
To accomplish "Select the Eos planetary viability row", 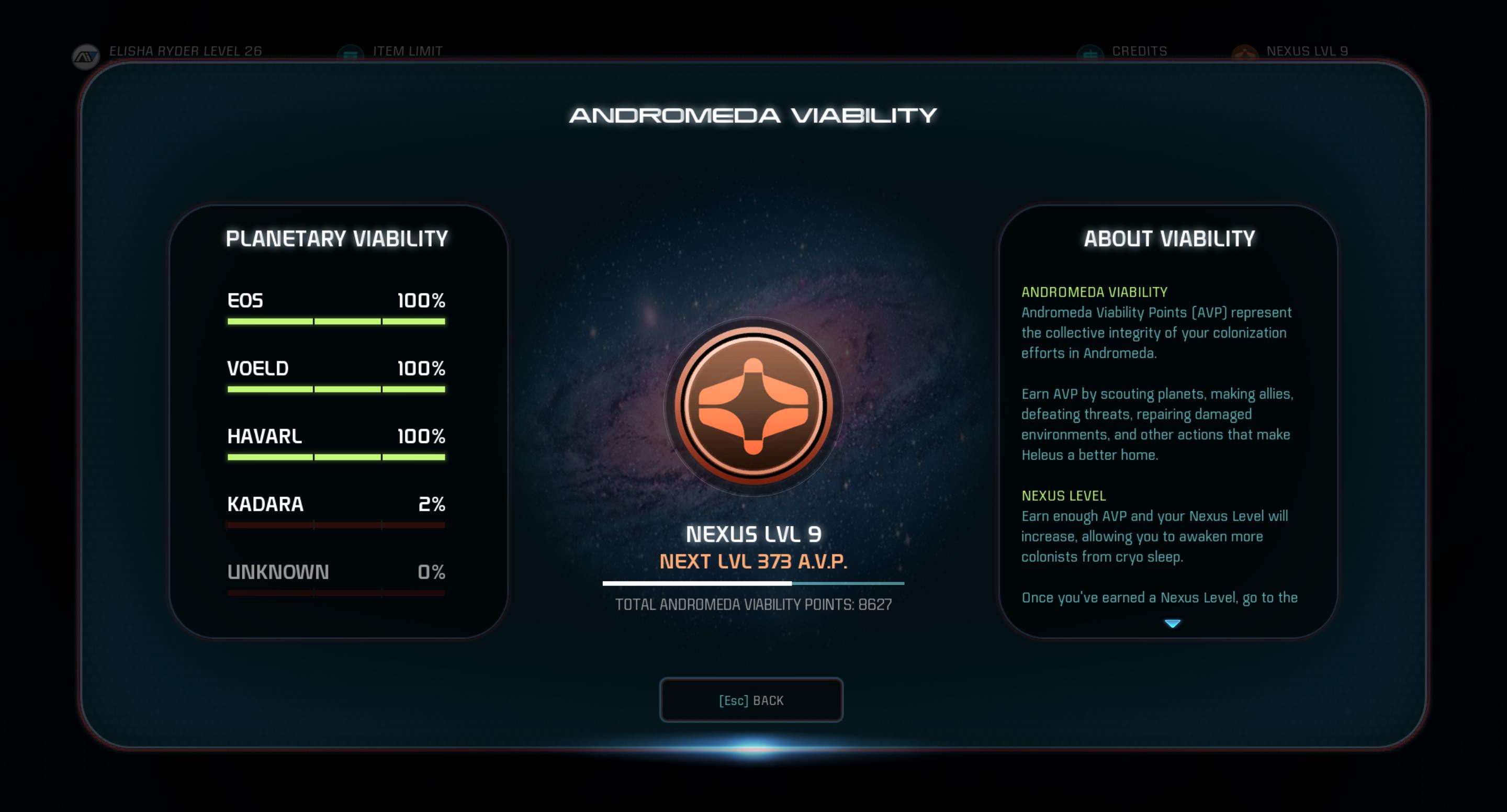I will tap(336, 308).
